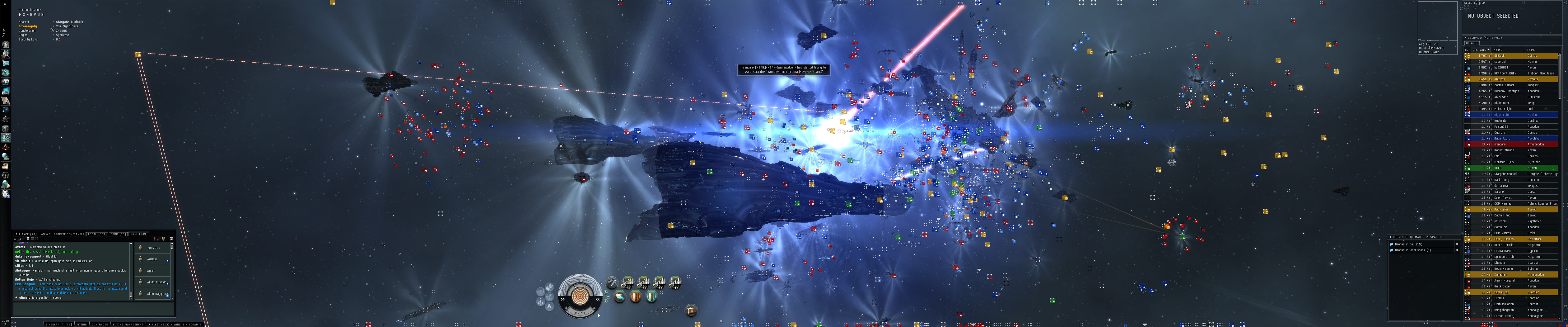Select the Corp chat tab
This screenshot has height=327, width=1568.
(x=118, y=234)
